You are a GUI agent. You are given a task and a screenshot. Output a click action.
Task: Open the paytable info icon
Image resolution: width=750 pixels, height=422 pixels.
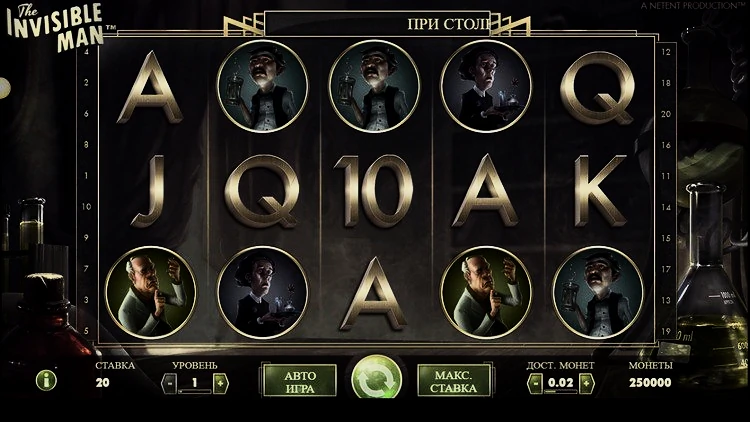(45, 380)
